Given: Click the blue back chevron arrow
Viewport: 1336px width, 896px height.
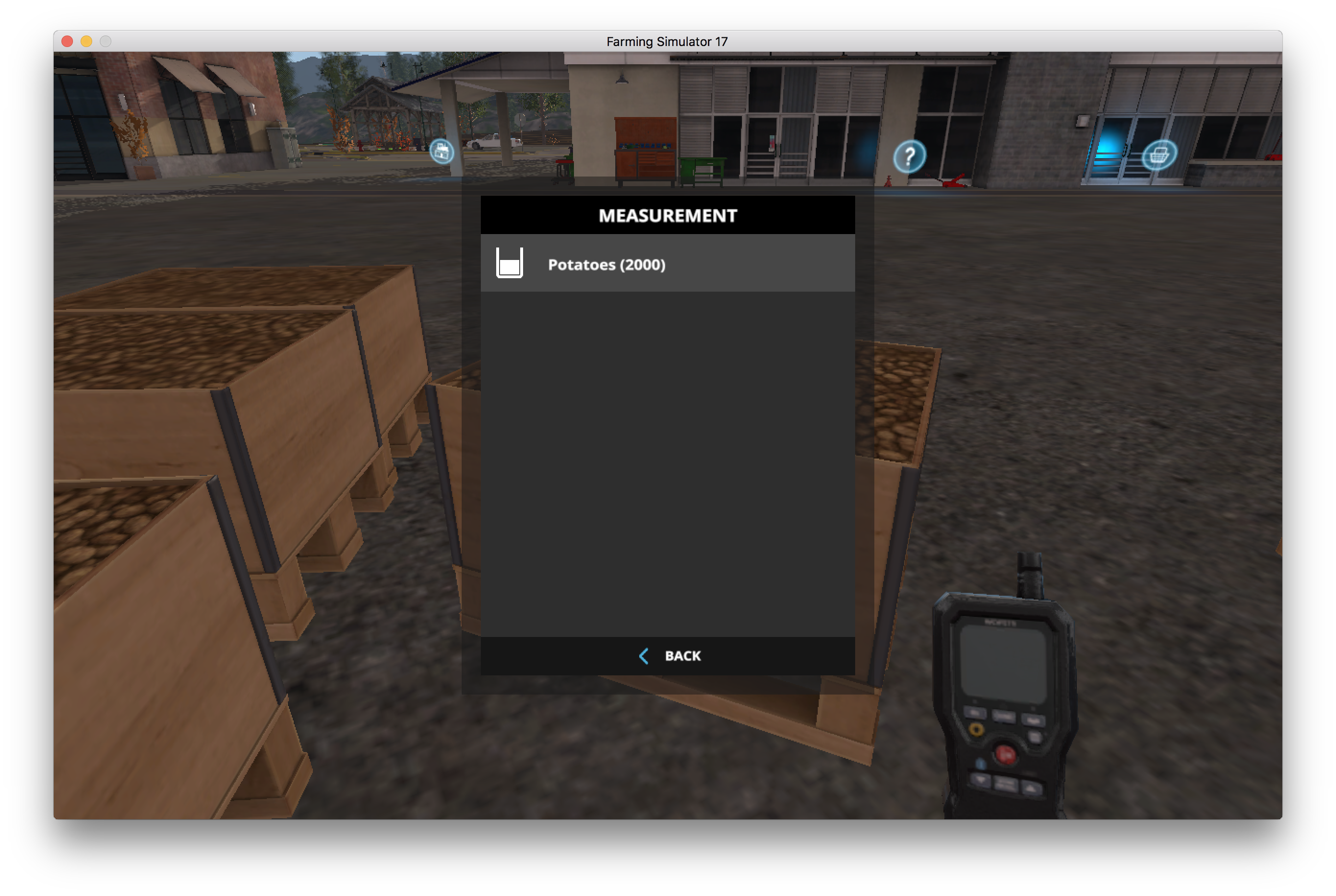Looking at the screenshot, I should [x=644, y=656].
